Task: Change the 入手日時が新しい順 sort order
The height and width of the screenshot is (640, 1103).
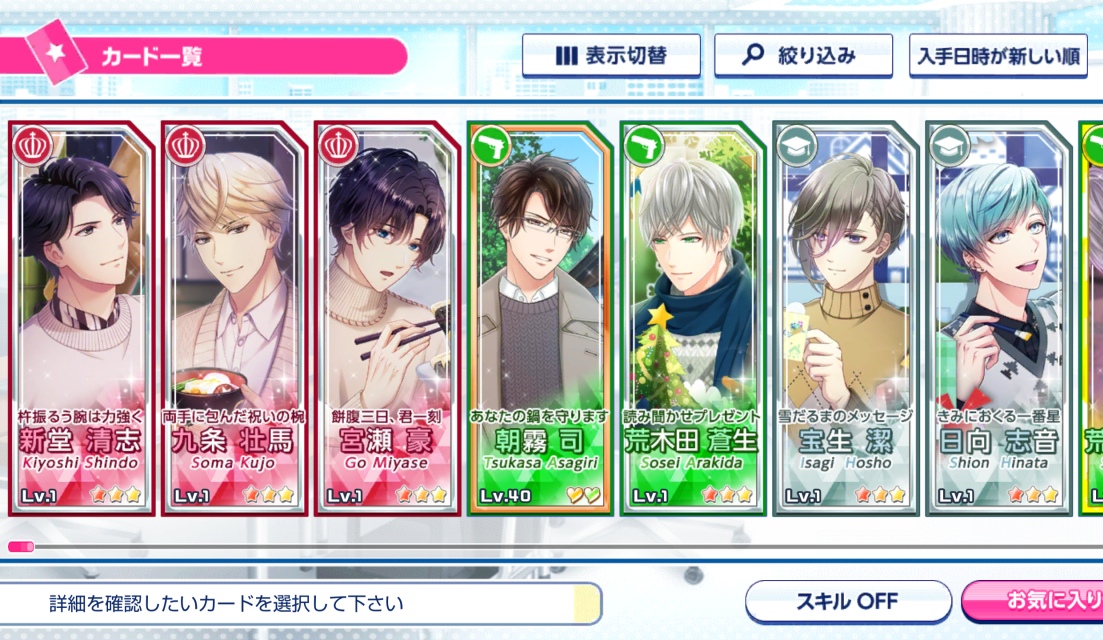Action: pyautogui.click(x=997, y=56)
